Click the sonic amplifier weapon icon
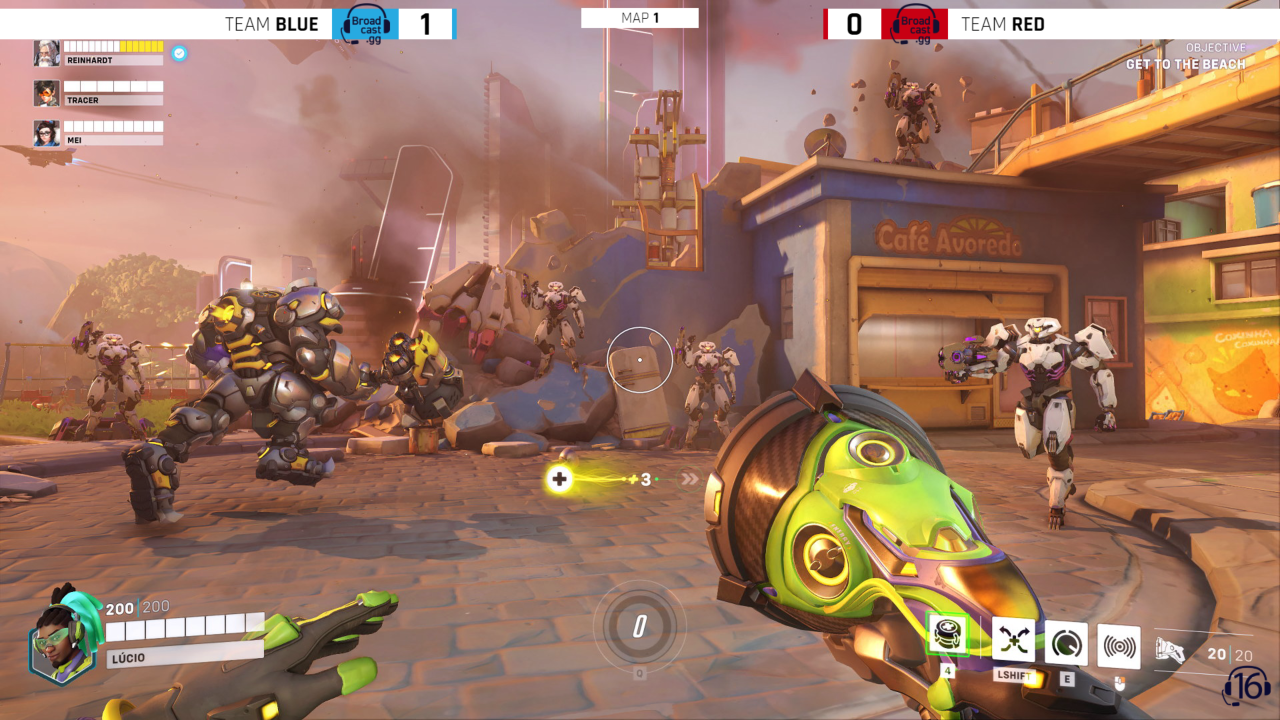The height and width of the screenshot is (720, 1280). pyautogui.click(x=1170, y=651)
